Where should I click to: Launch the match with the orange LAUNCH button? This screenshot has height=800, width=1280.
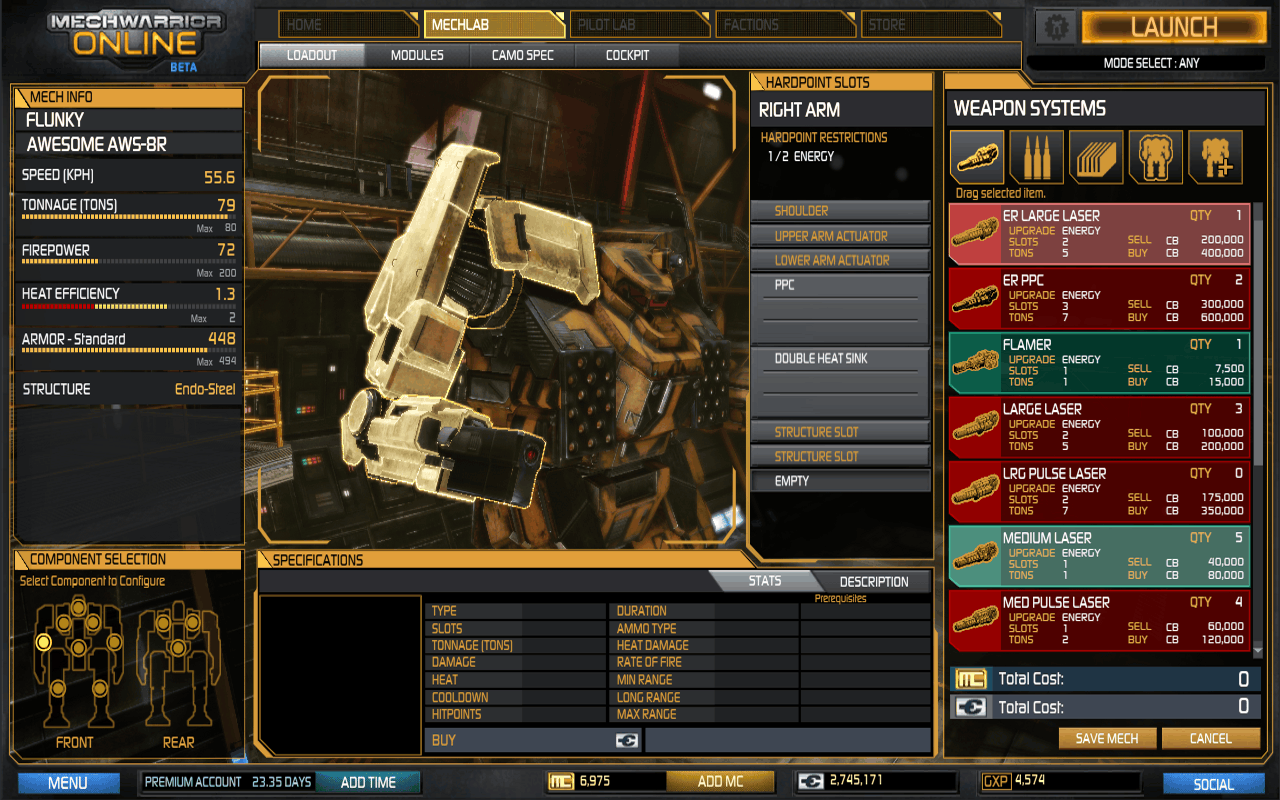tap(1173, 27)
